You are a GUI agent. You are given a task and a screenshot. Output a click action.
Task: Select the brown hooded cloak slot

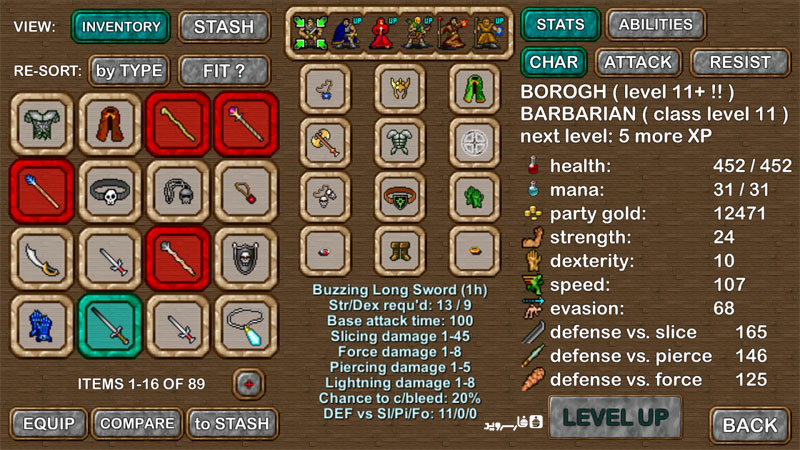[111, 123]
